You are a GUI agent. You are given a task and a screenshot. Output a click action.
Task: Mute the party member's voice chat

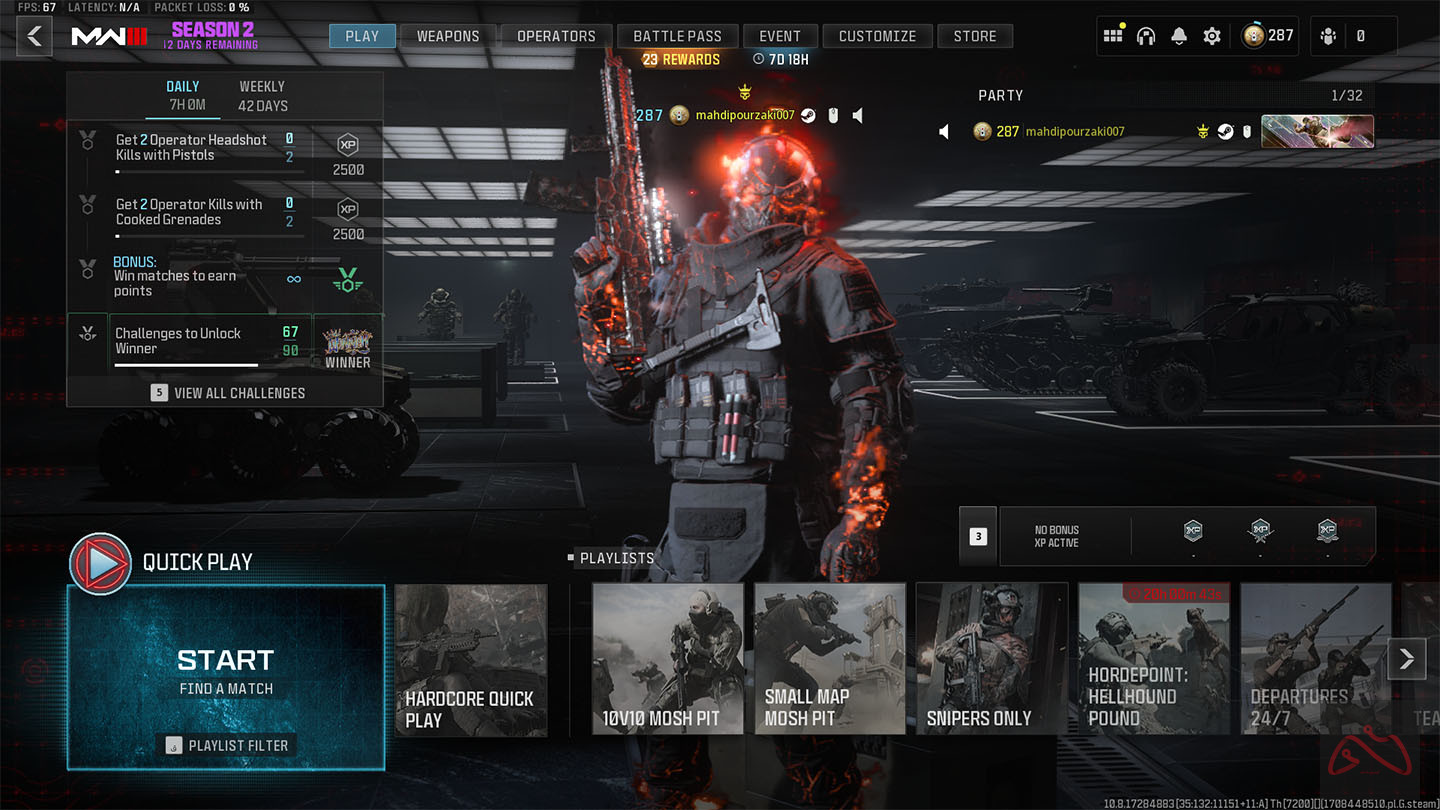tap(943, 131)
